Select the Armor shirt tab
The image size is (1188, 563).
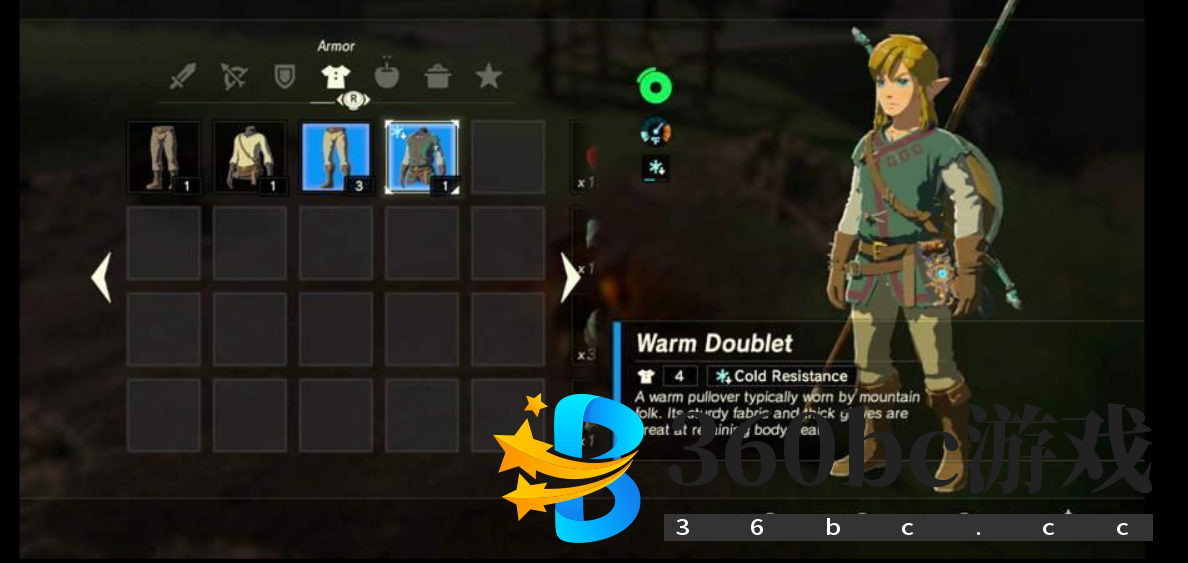click(x=335, y=76)
